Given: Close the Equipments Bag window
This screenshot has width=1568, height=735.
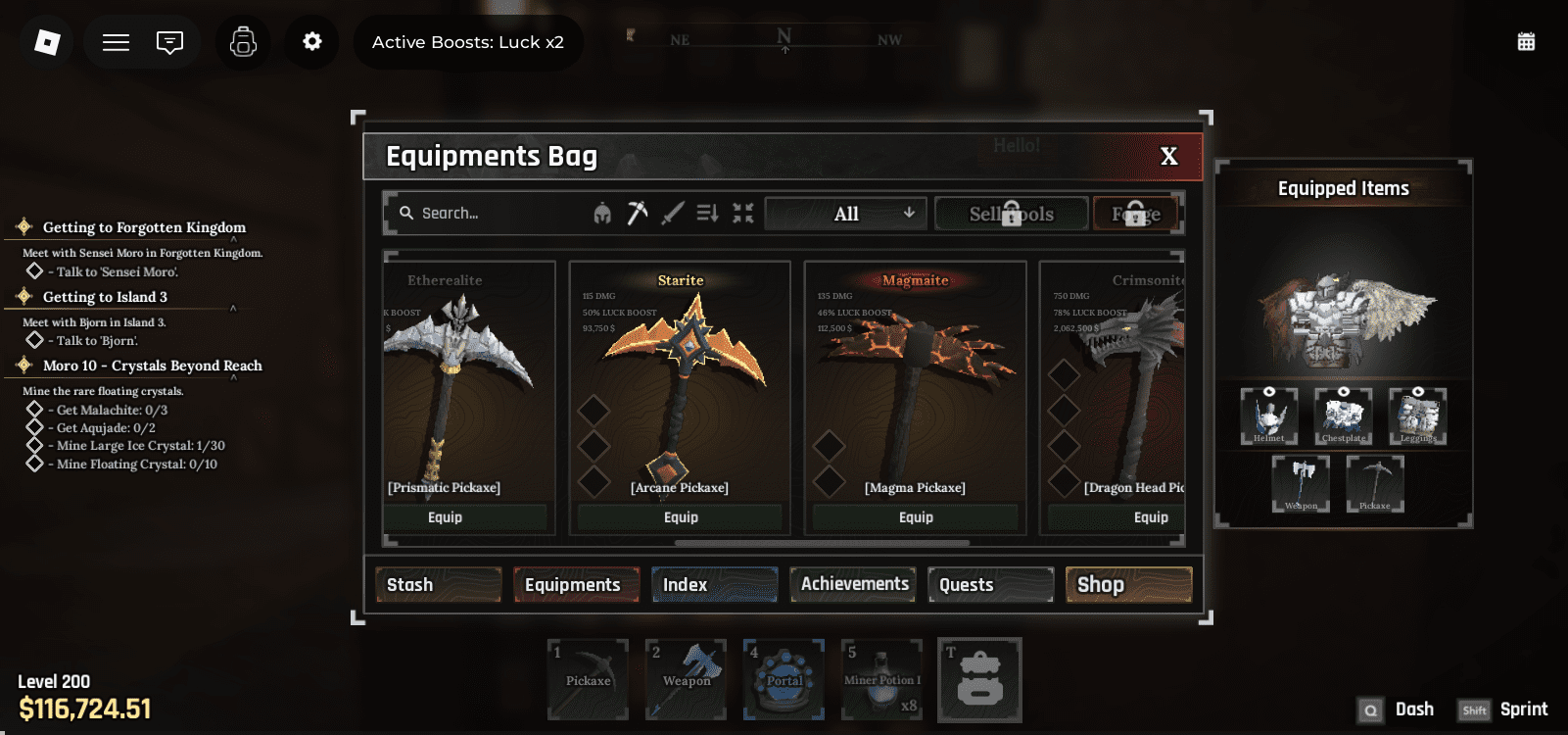Looking at the screenshot, I should pos(1168,157).
